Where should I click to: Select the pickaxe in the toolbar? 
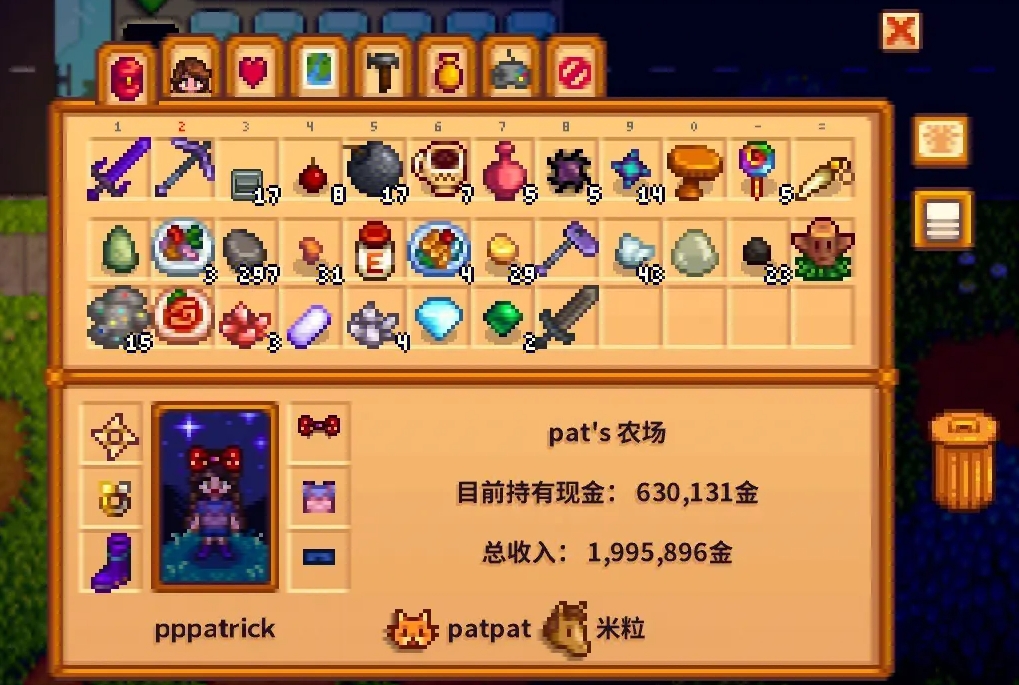(183, 168)
